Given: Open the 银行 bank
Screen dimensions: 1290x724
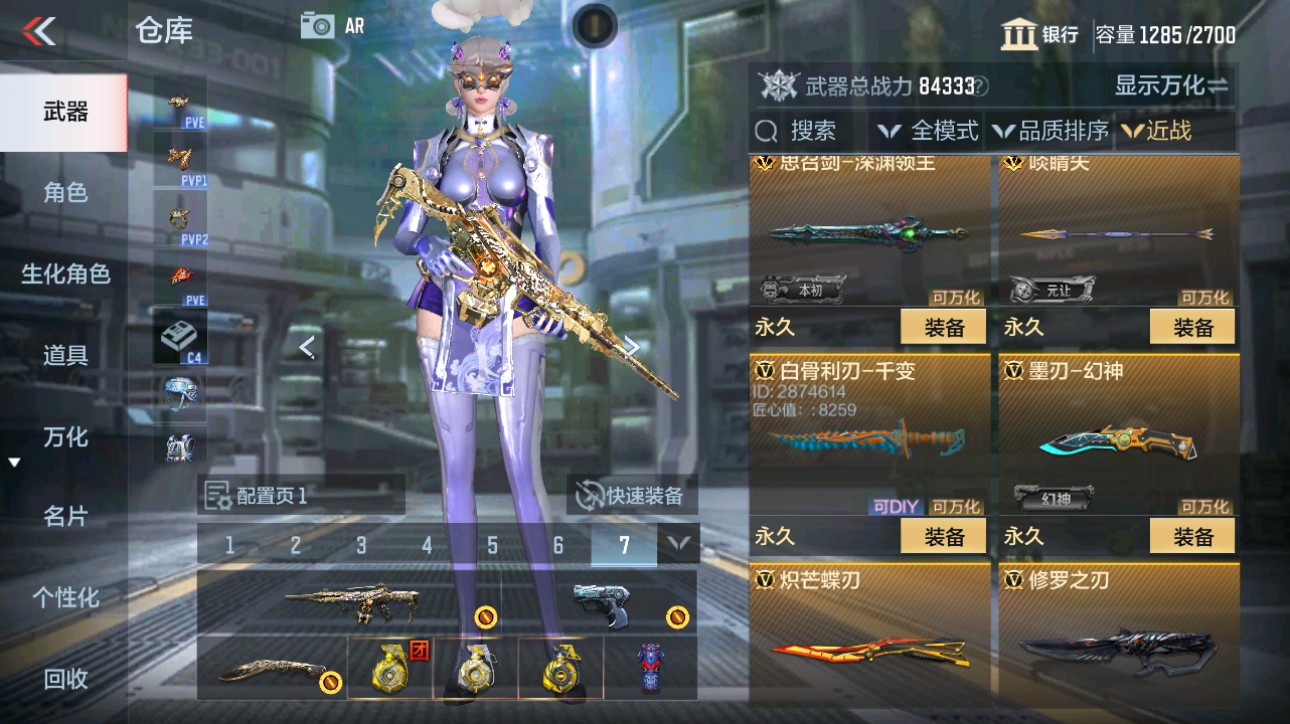Looking at the screenshot, I should pos(1040,33).
